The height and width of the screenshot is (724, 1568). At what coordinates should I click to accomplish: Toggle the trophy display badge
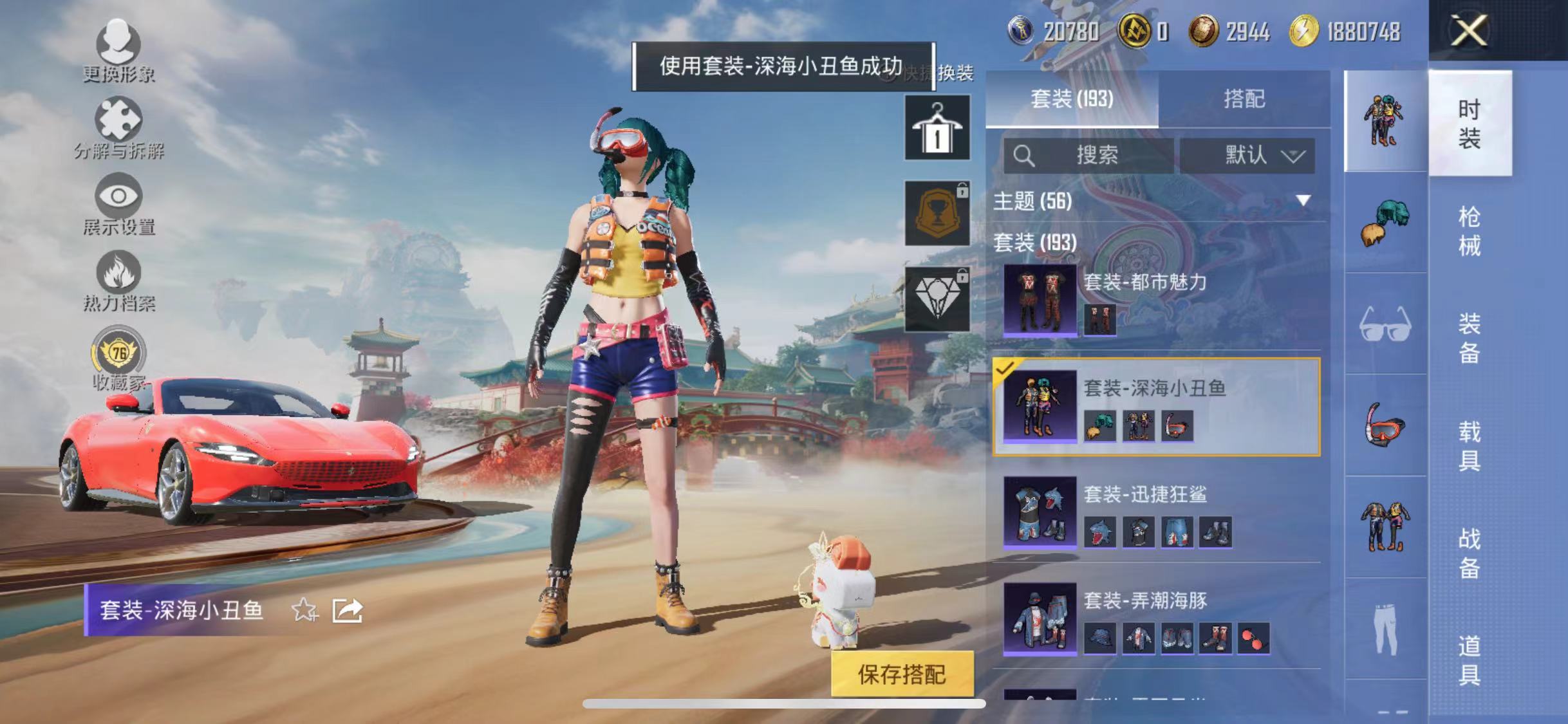click(x=937, y=212)
